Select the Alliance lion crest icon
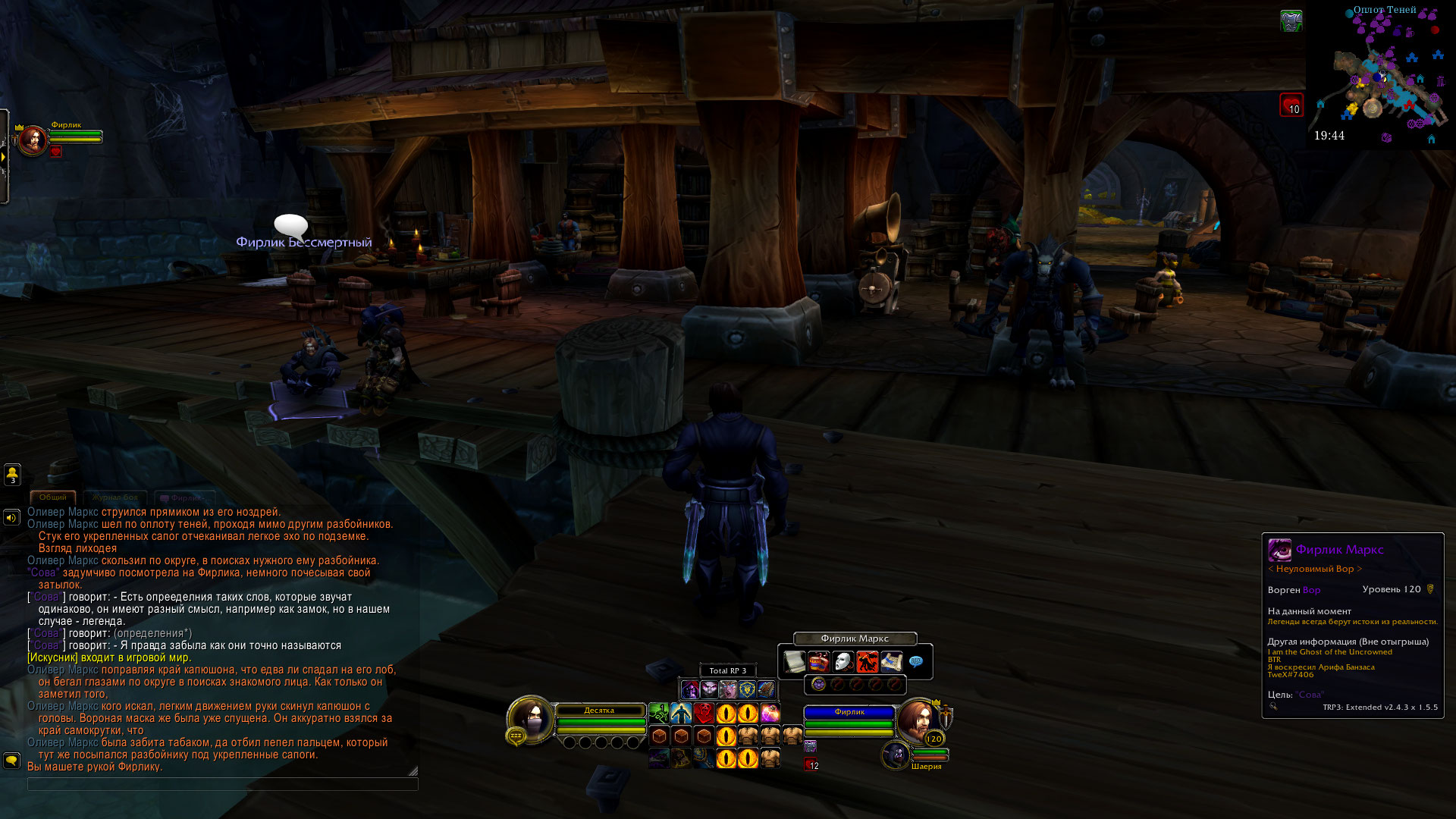Image resolution: width=1456 pixels, height=819 pixels. pos(747,689)
